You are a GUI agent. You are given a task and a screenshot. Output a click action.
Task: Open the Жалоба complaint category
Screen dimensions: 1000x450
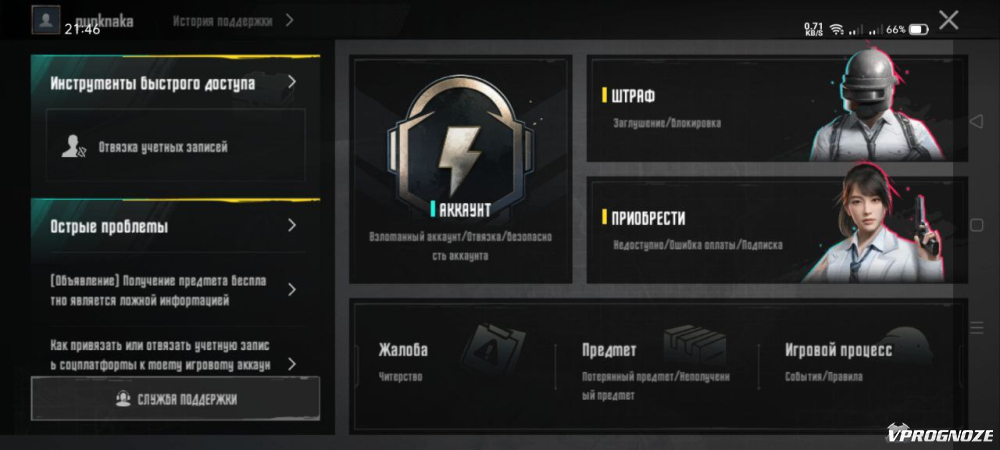click(x=450, y=362)
